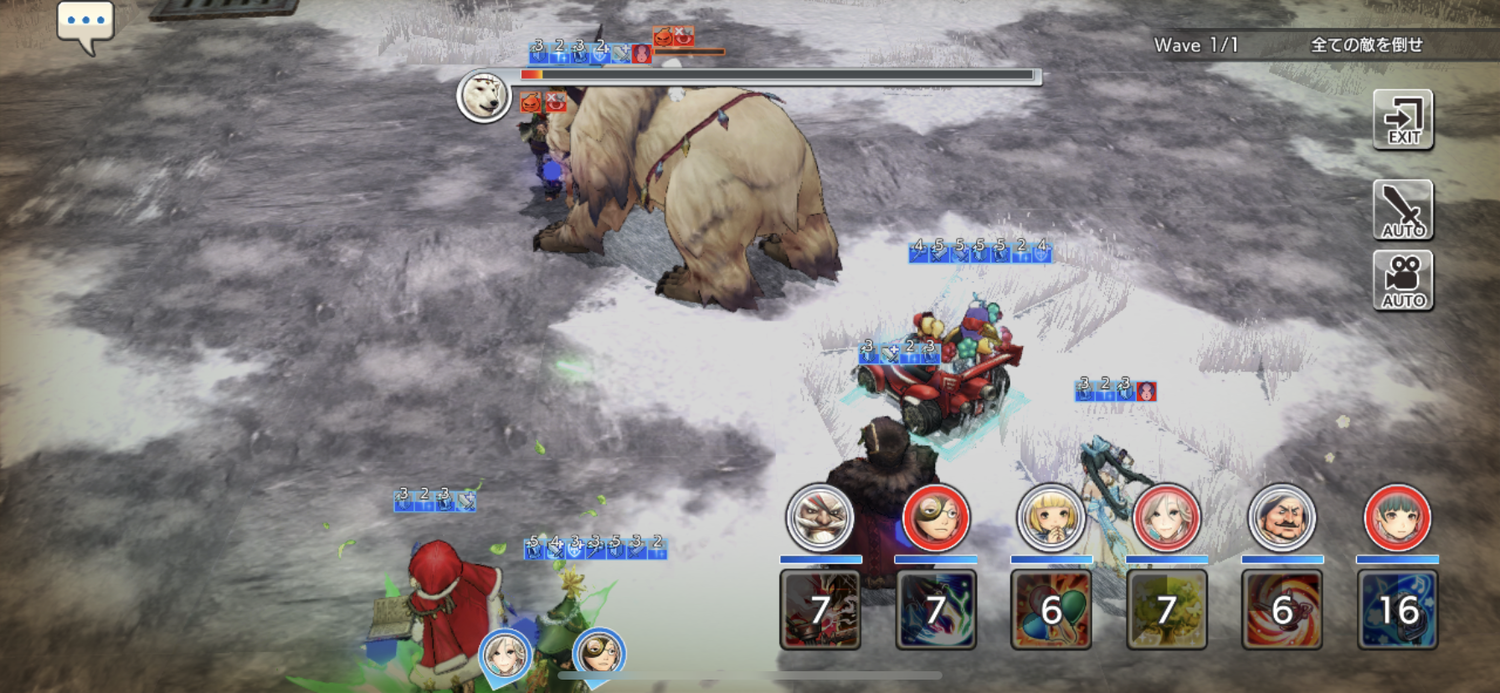Use the blue music note skill
The height and width of the screenshot is (693, 1500).
1397,609
